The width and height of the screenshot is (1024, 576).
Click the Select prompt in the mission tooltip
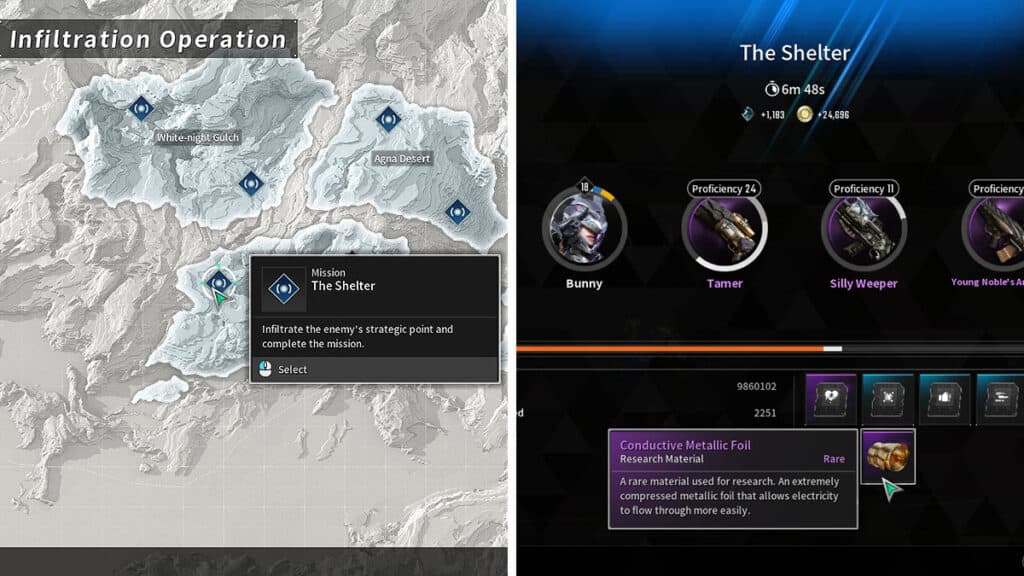pos(293,369)
